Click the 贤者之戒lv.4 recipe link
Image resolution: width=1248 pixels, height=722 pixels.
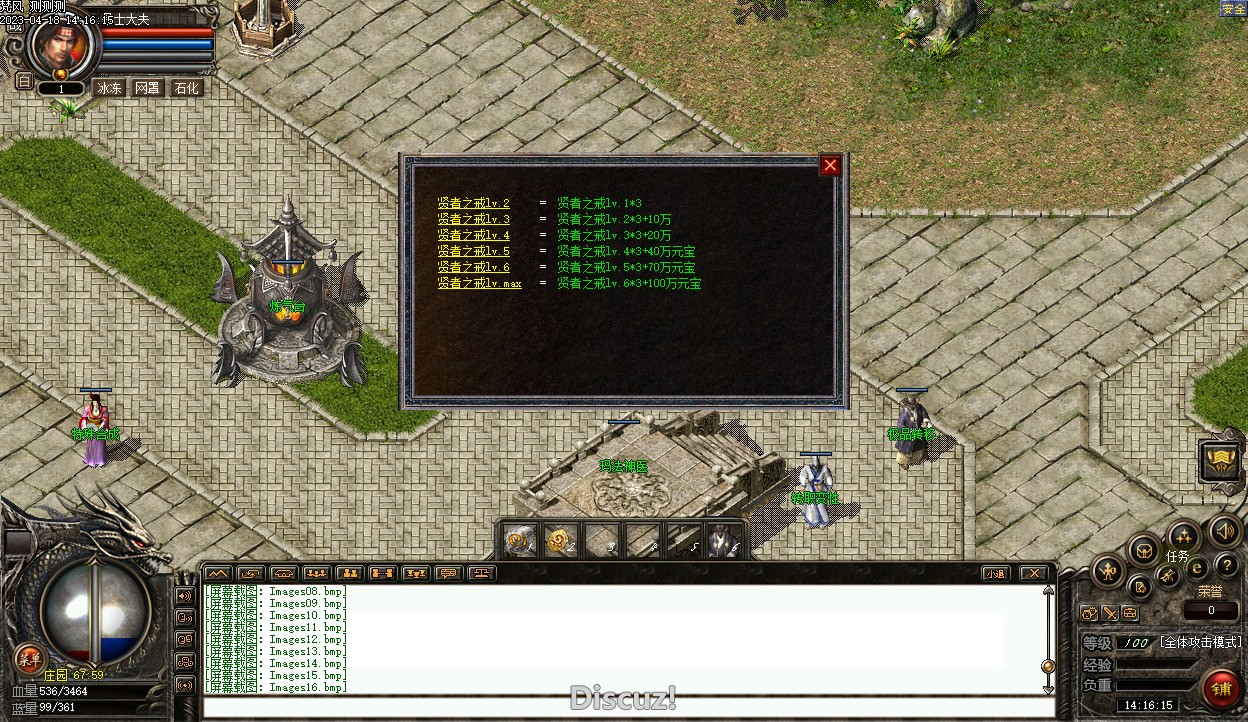coord(473,235)
